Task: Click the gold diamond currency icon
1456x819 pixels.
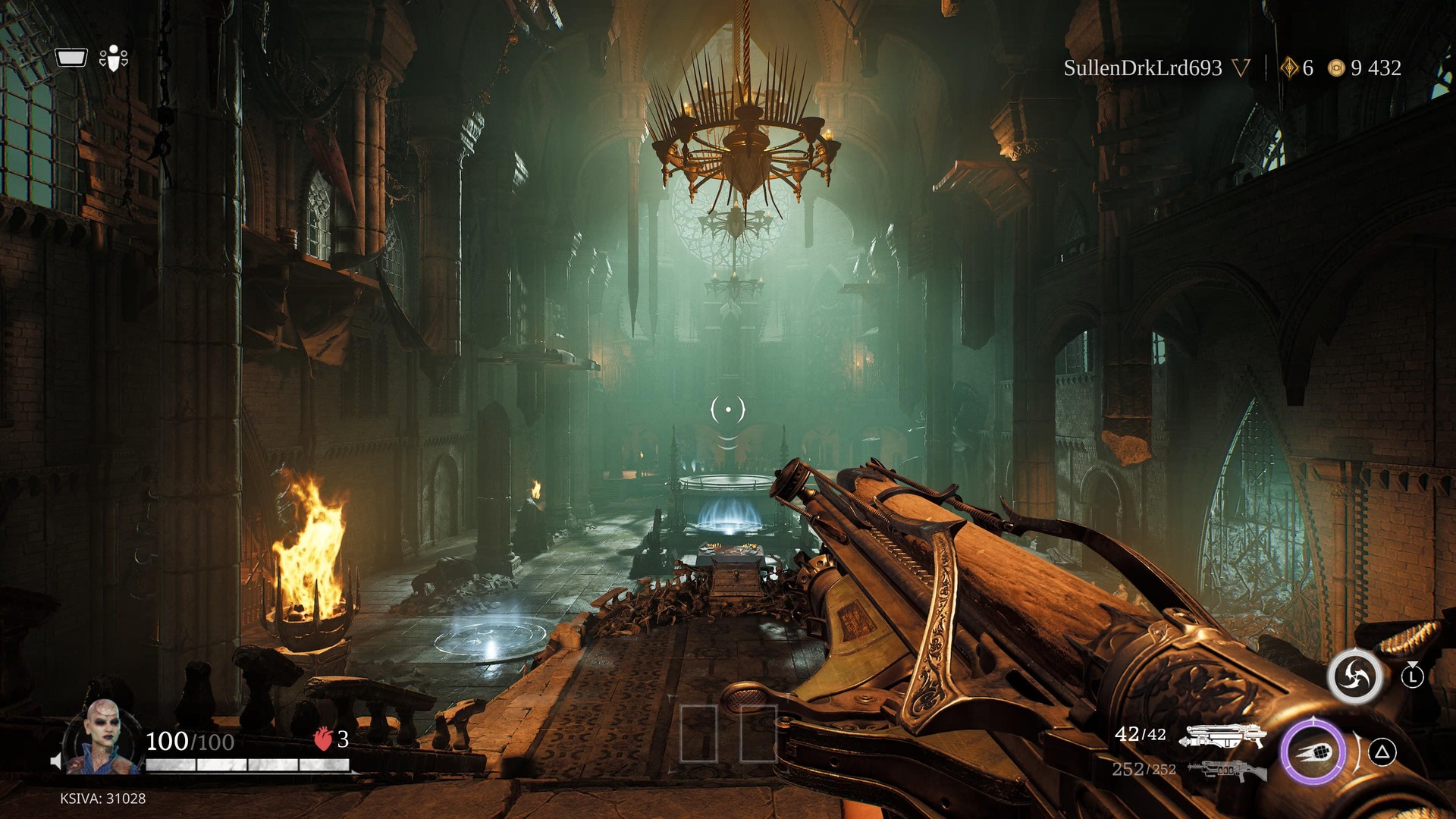Action: click(1289, 68)
